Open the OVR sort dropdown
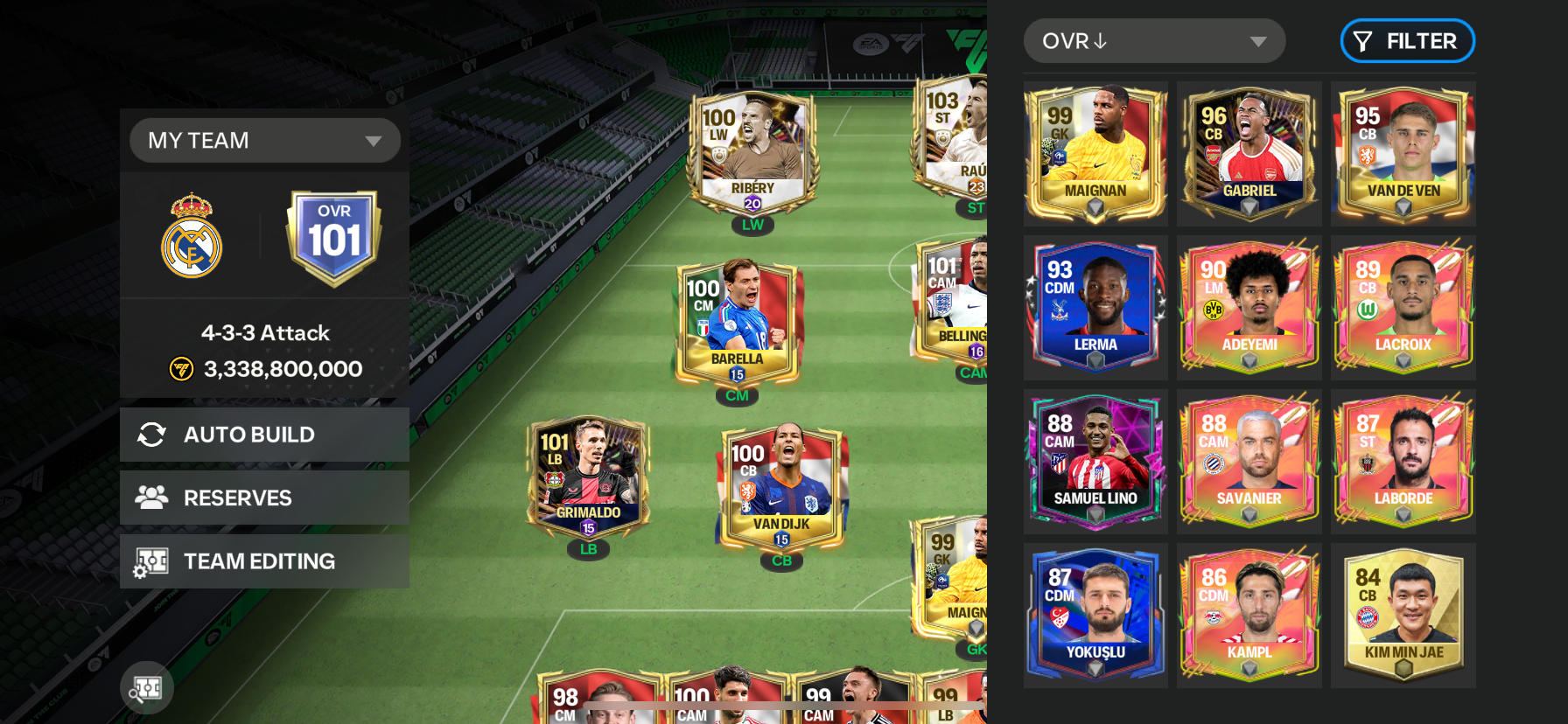1568x724 pixels. [1153, 41]
